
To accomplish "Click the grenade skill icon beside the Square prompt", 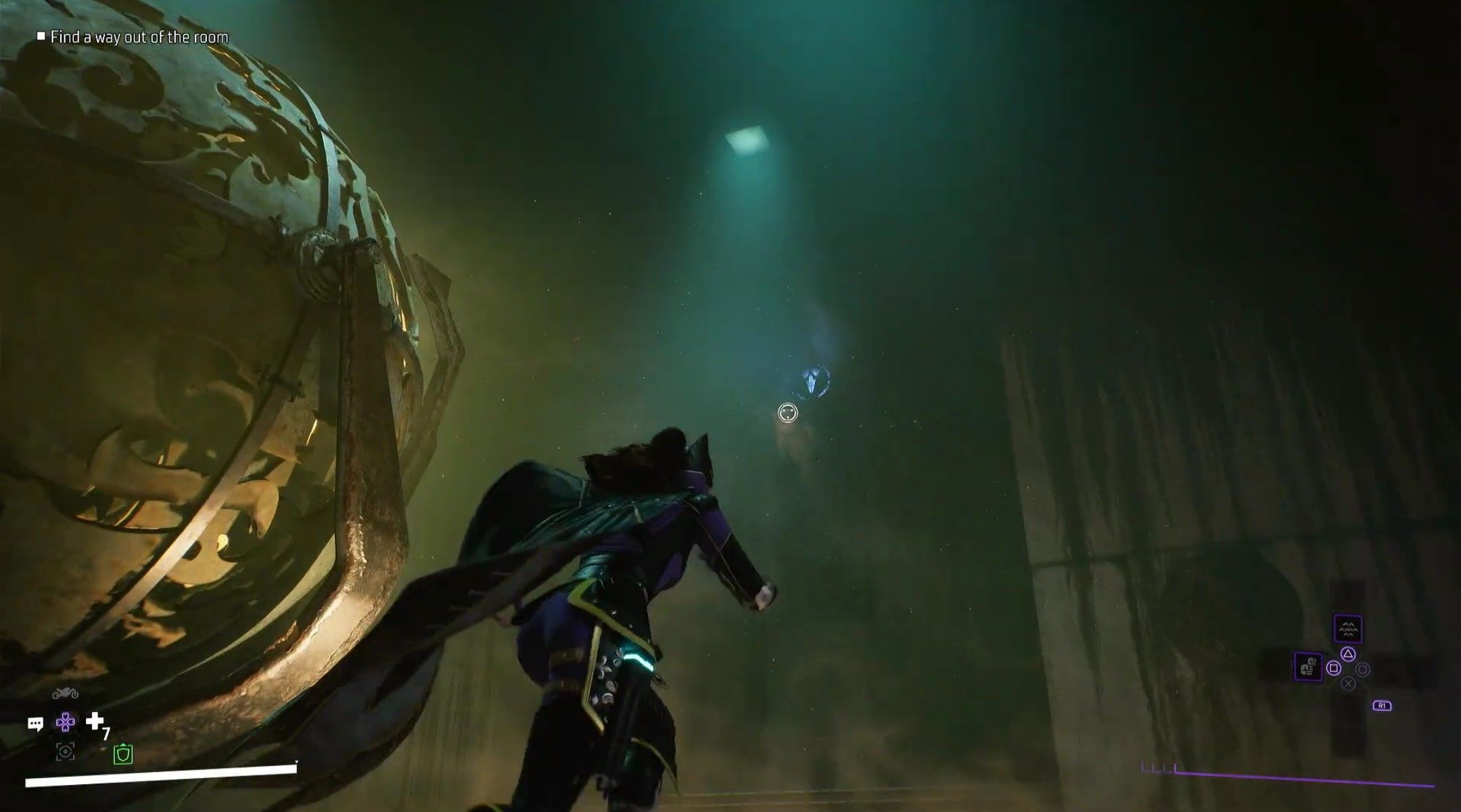I will 1308,667.
